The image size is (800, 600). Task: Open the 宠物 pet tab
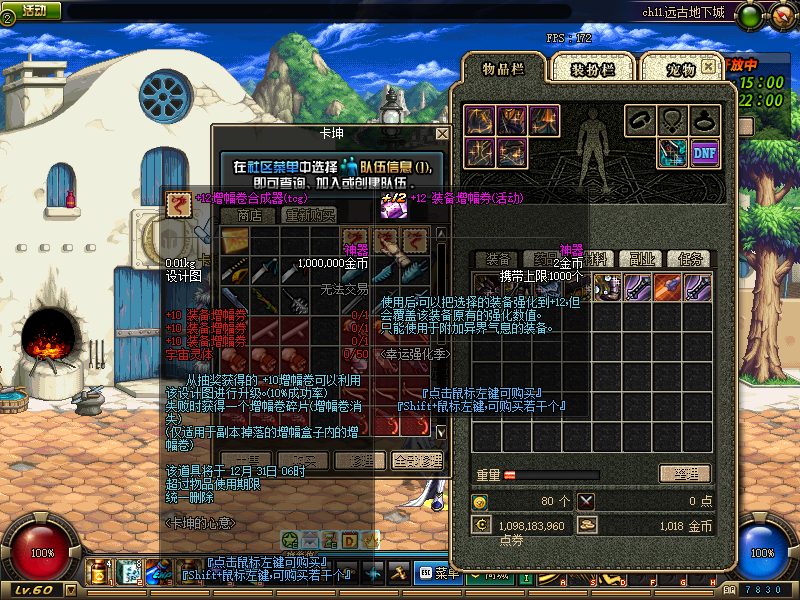(680, 69)
